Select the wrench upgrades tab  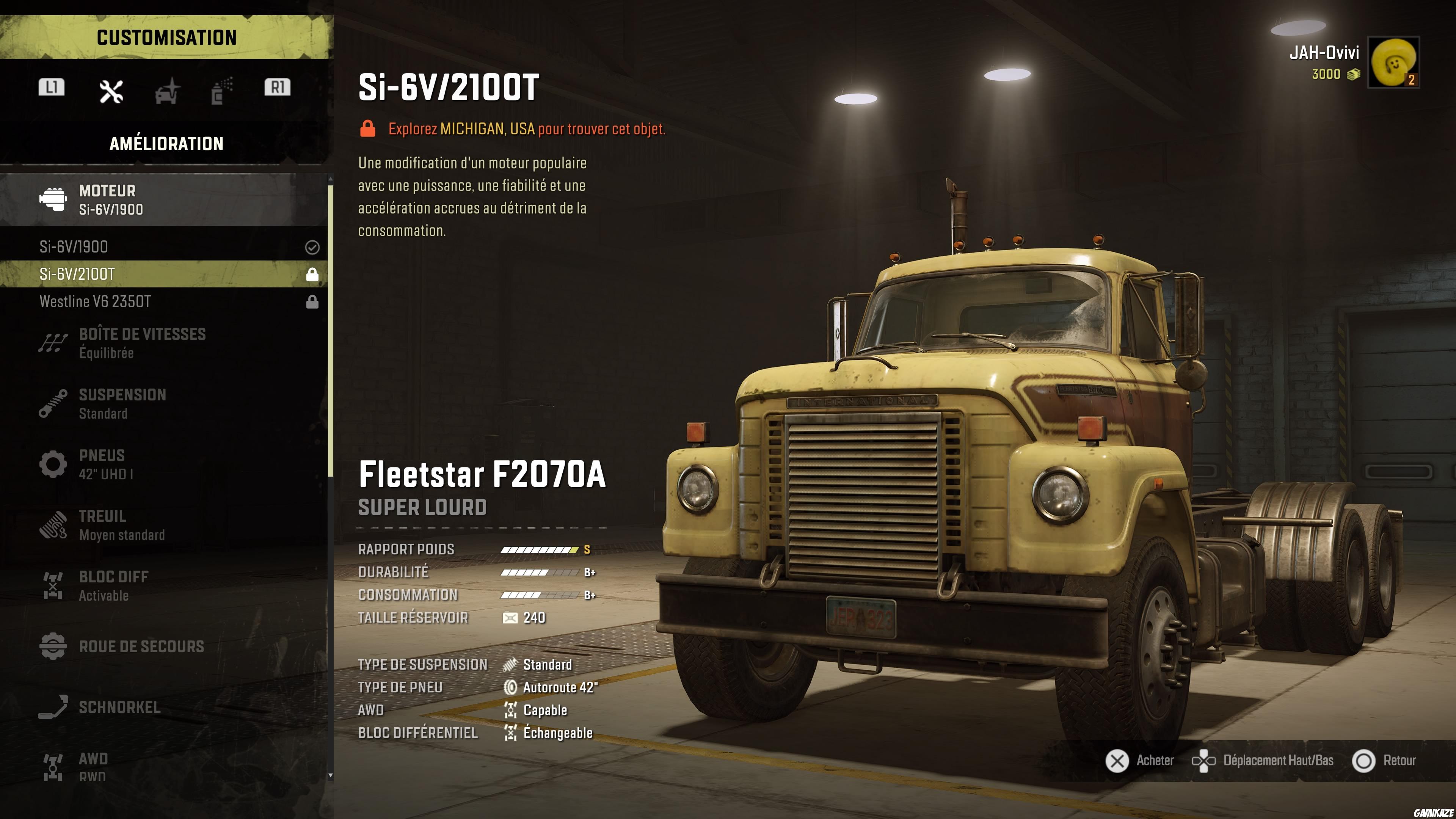(111, 91)
